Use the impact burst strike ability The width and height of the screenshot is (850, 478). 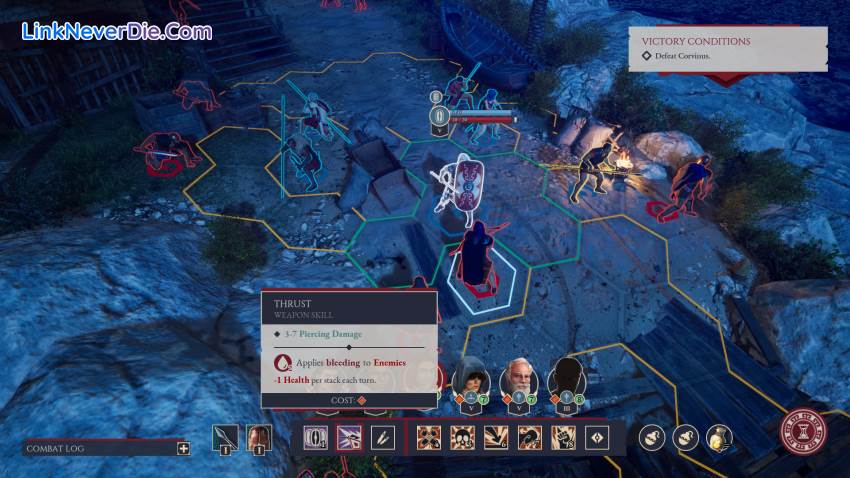coord(496,437)
